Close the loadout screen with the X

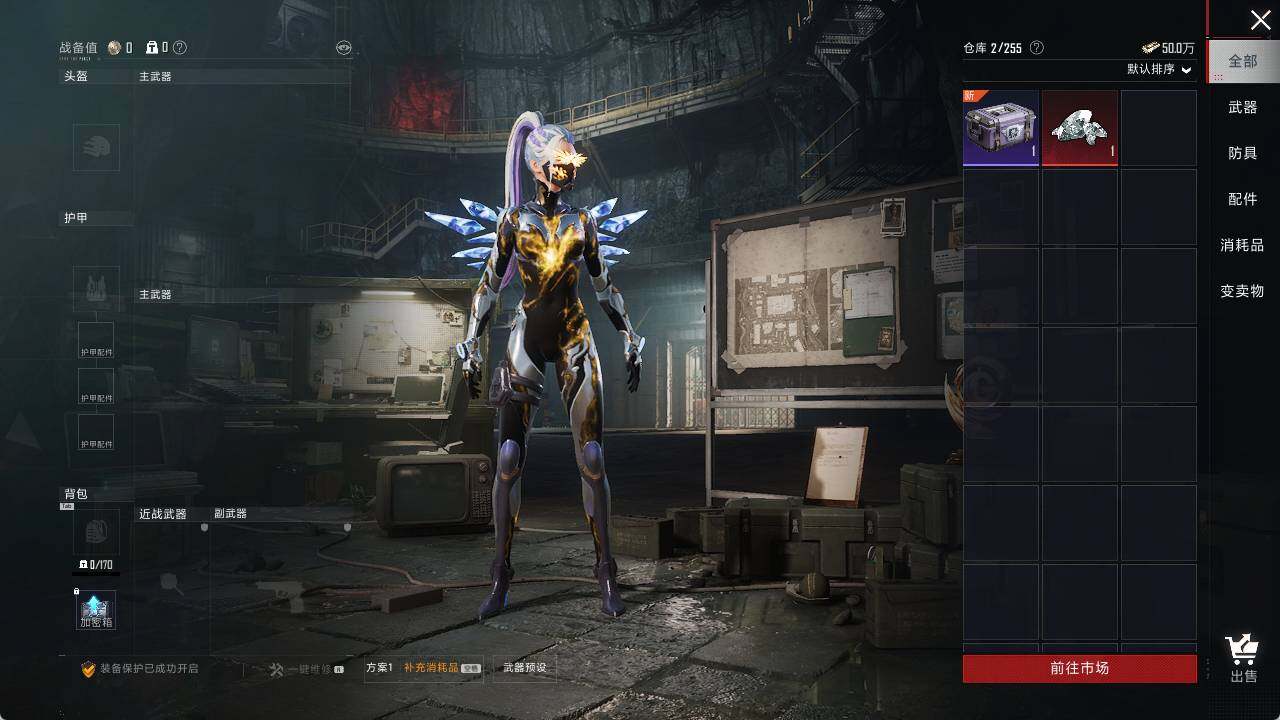[x=1260, y=20]
